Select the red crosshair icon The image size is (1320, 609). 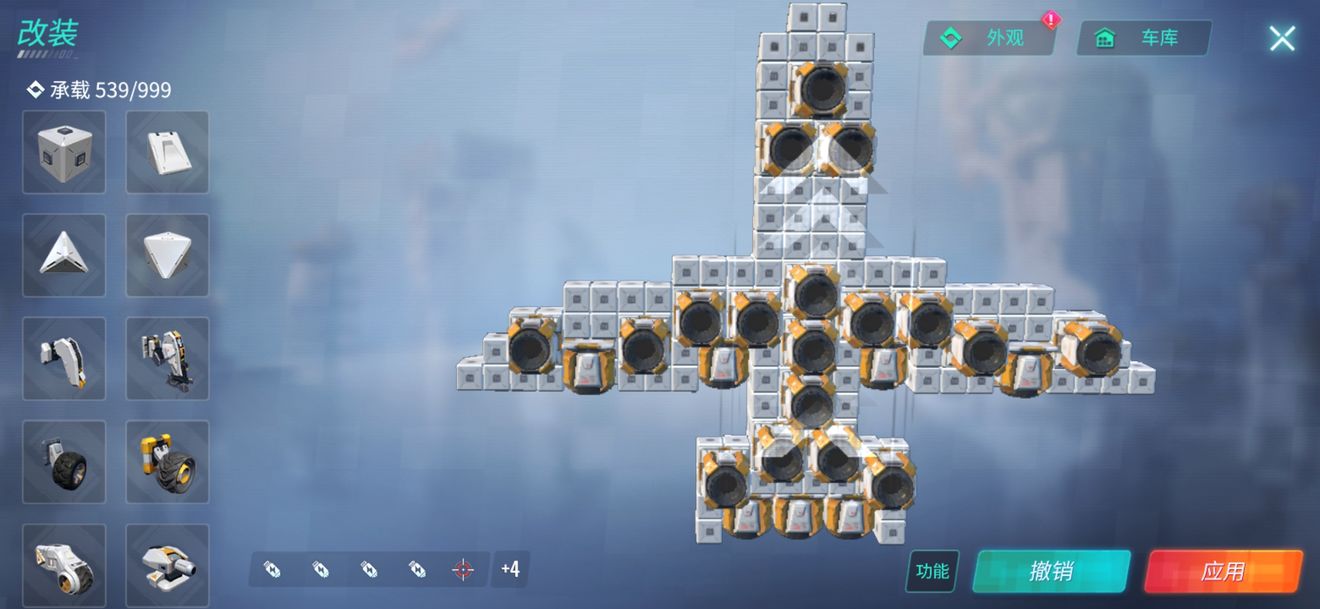(x=462, y=570)
